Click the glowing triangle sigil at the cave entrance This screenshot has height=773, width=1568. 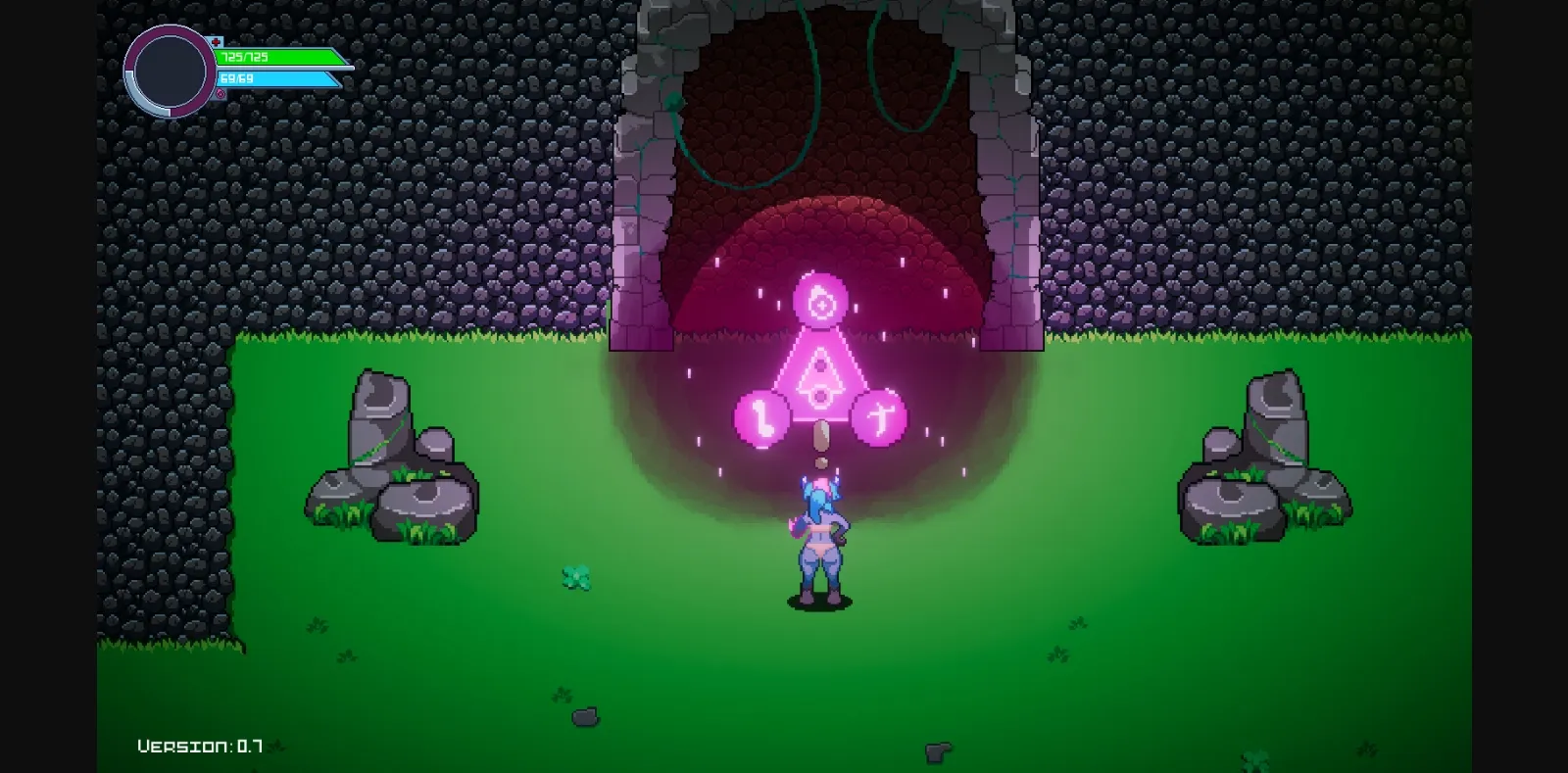(819, 375)
